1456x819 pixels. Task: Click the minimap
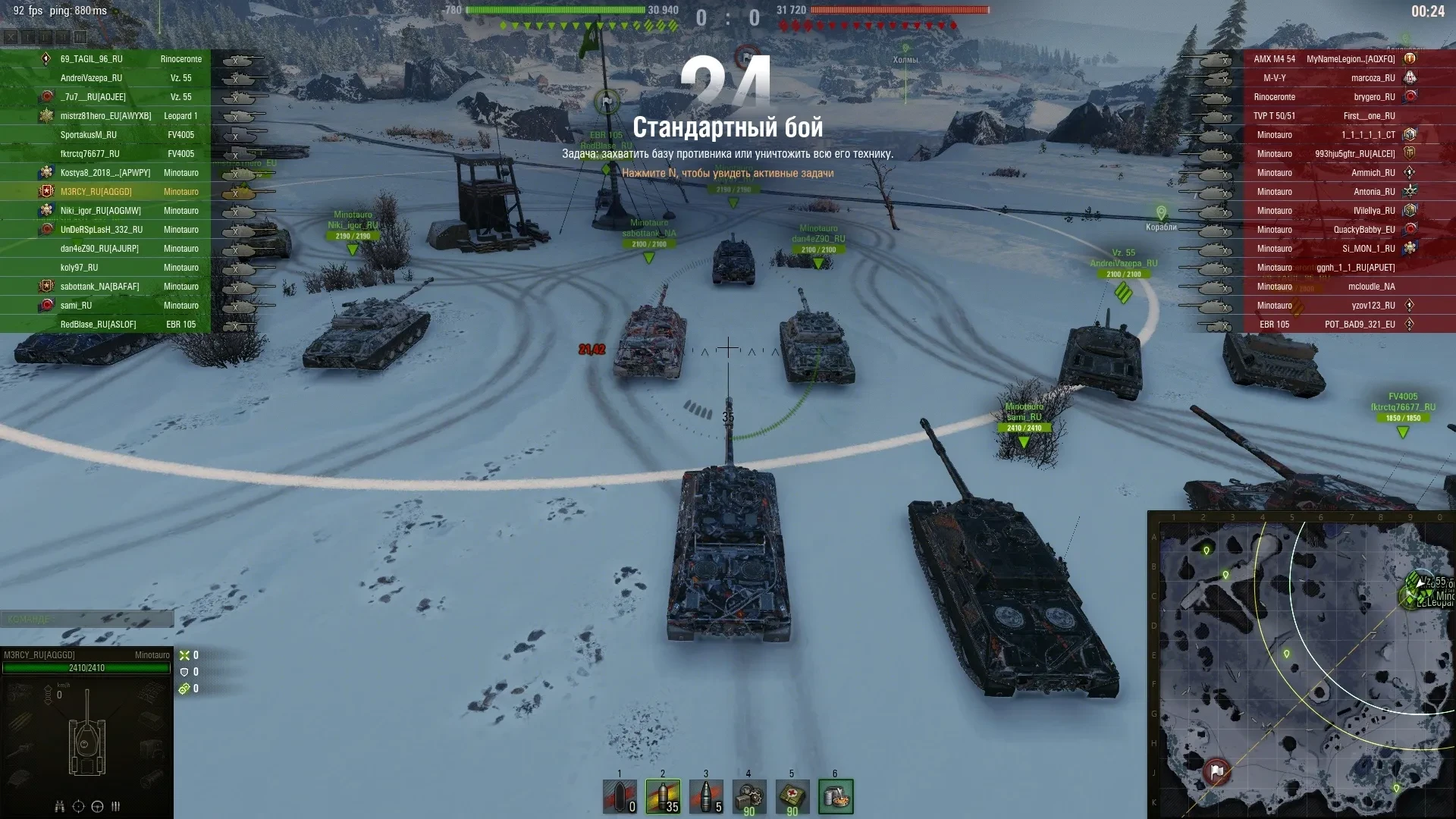coord(1301,665)
